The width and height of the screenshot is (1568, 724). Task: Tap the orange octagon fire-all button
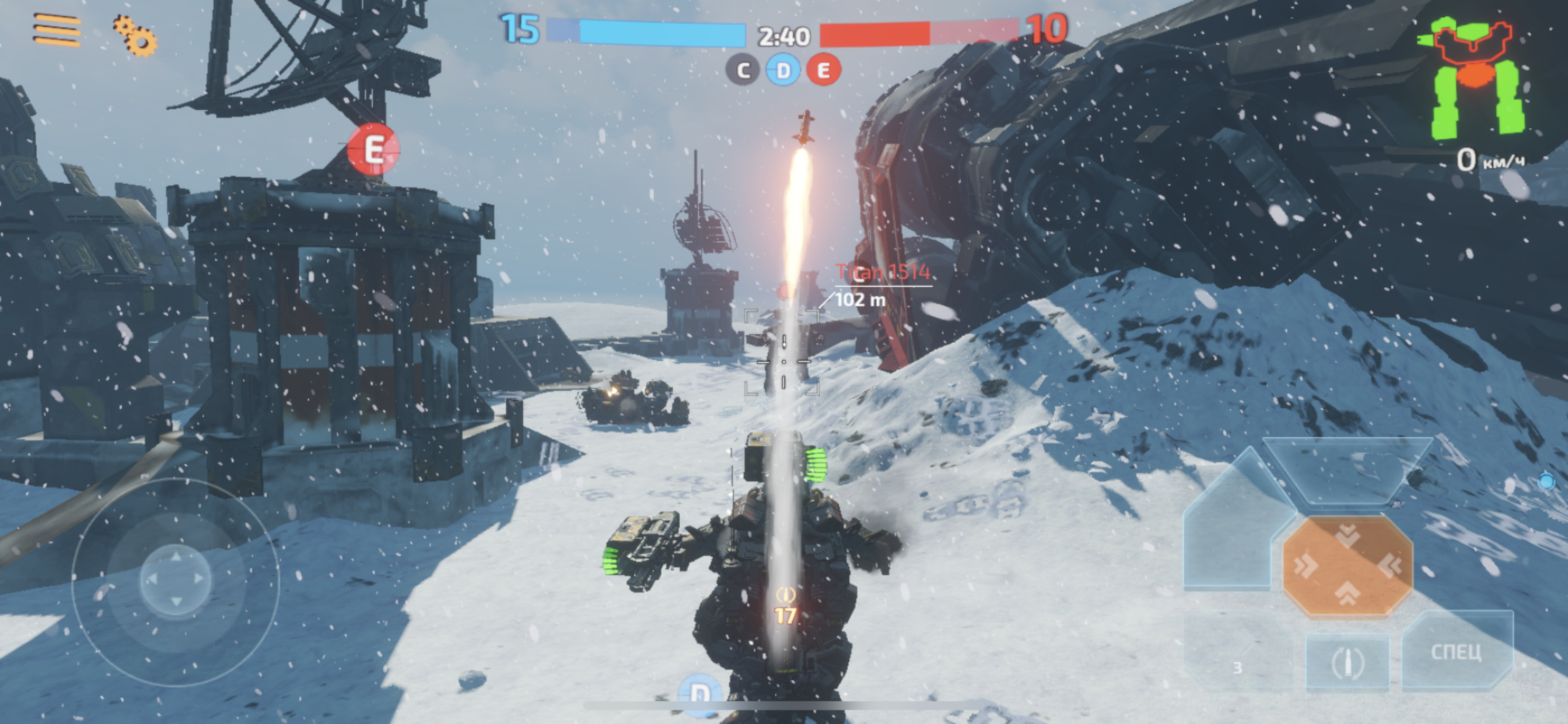[1347, 566]
